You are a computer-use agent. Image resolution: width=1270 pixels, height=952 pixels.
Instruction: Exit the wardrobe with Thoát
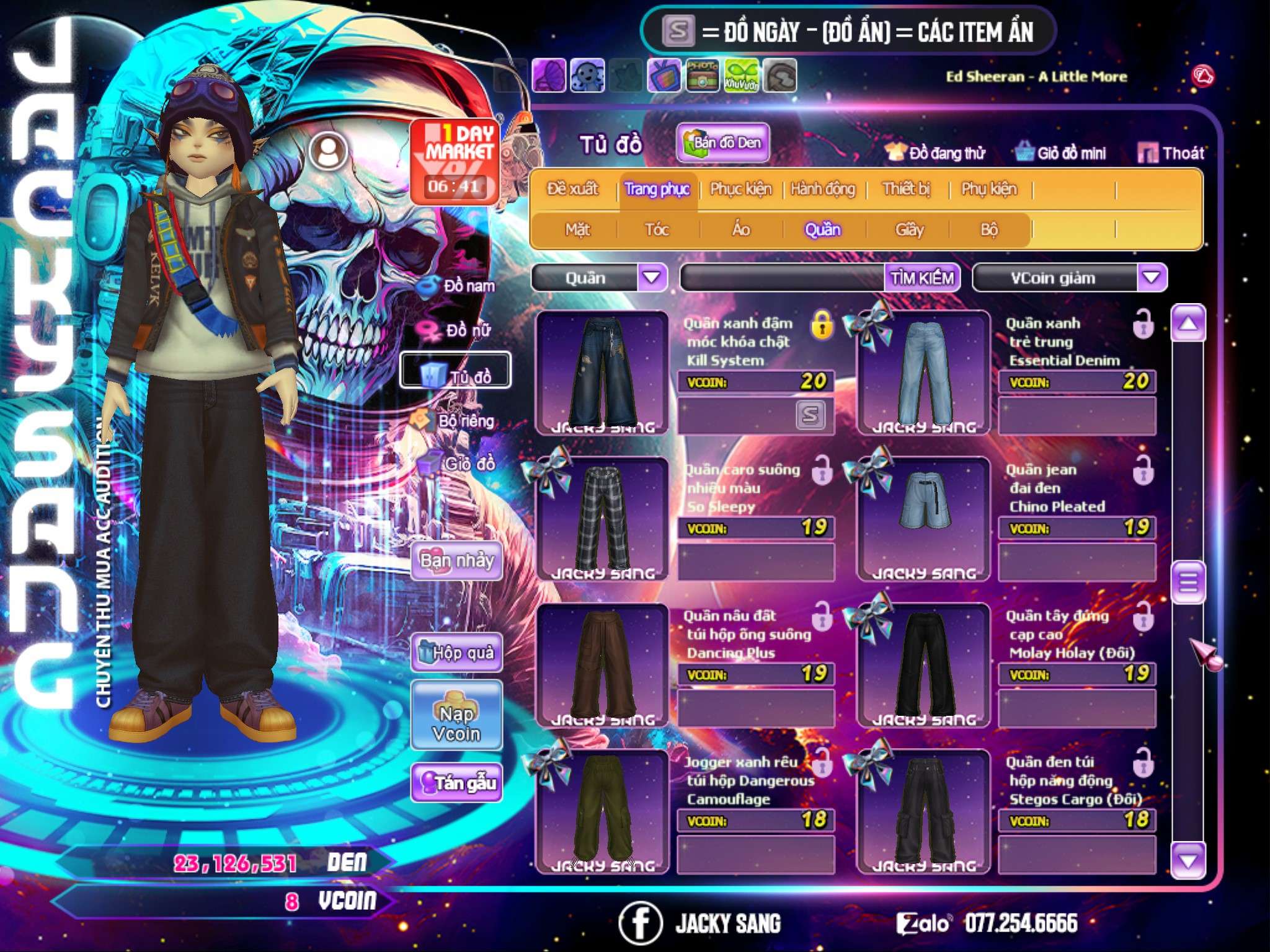(1171, 152)
